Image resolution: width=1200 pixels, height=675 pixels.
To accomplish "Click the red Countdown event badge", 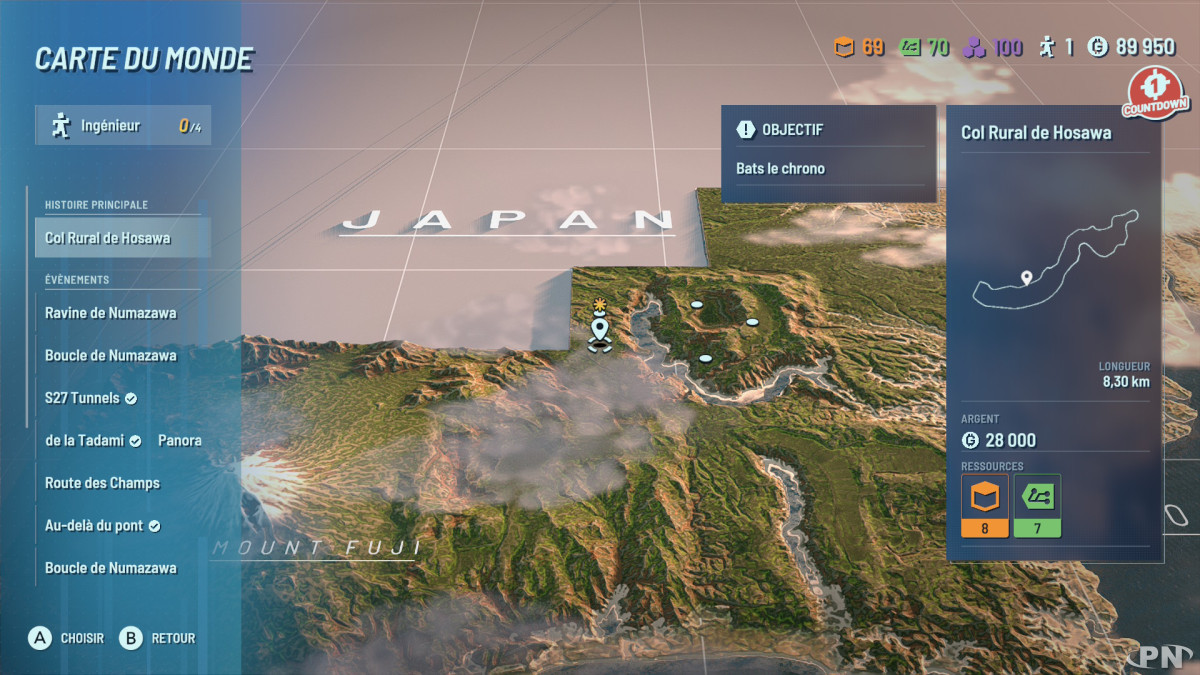I will [1155, 93].
